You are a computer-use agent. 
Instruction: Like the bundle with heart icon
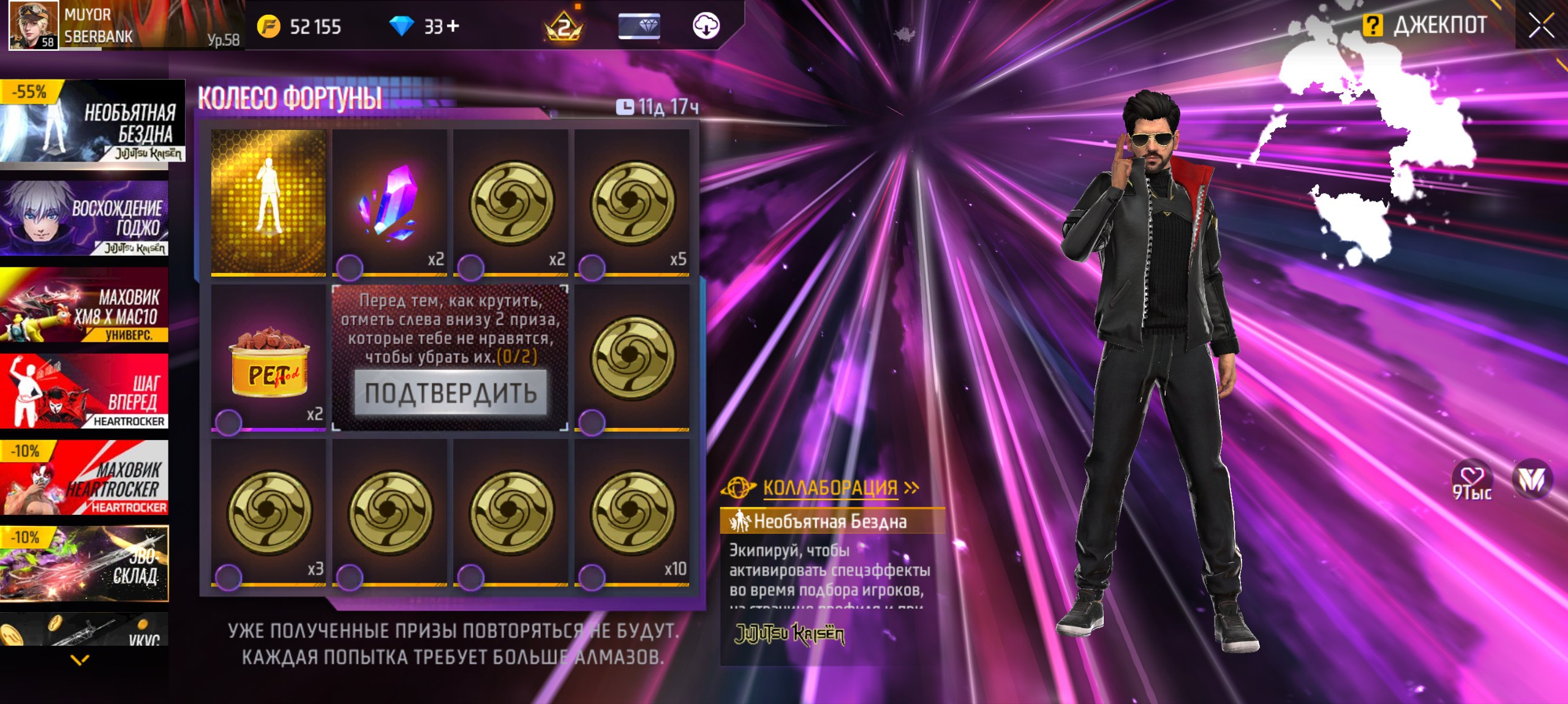tap(1471, 477)
